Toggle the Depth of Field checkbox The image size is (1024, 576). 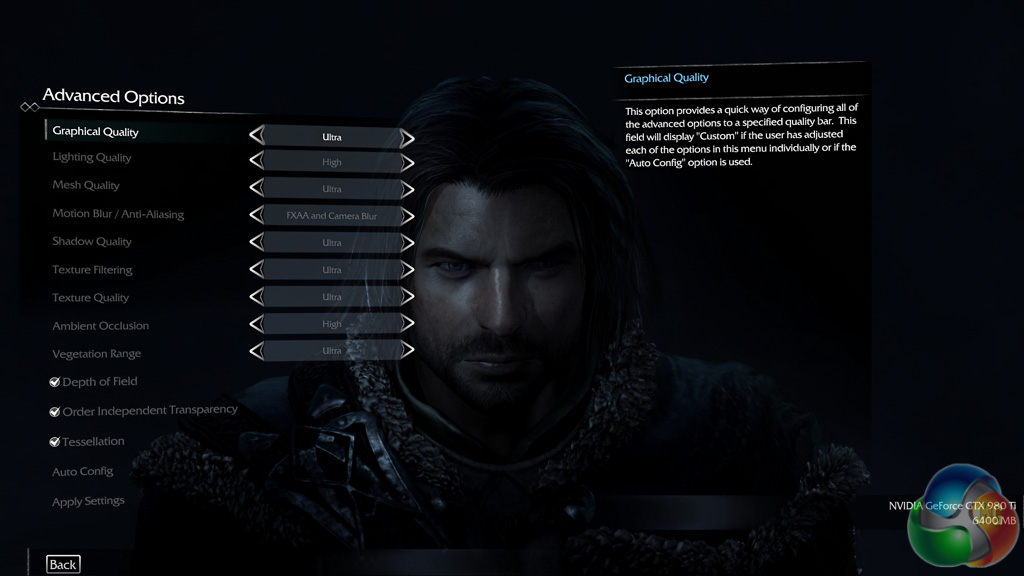click(55, 382)
